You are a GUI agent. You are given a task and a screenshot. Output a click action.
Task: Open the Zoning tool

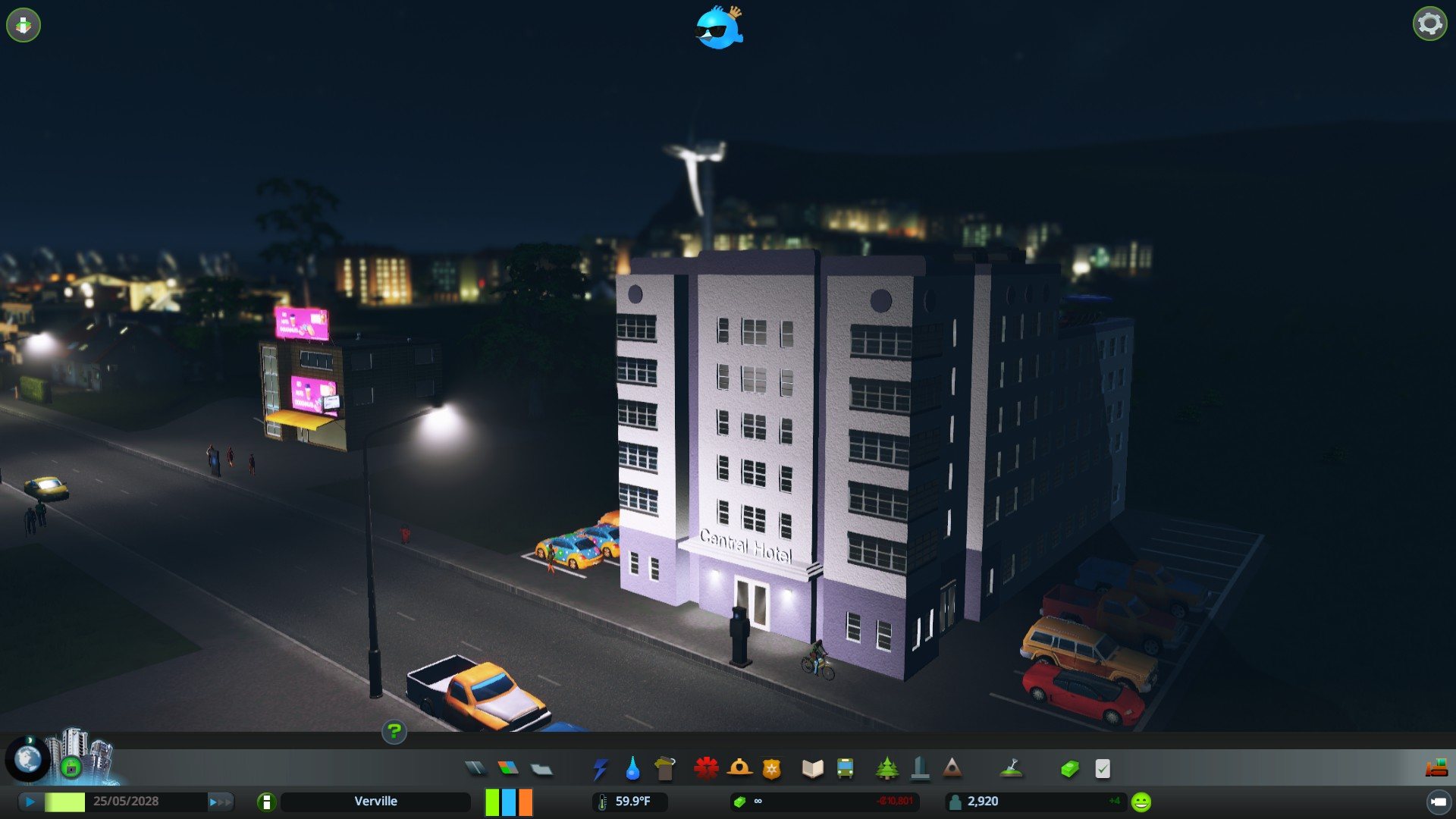click(x=508, y=769)
